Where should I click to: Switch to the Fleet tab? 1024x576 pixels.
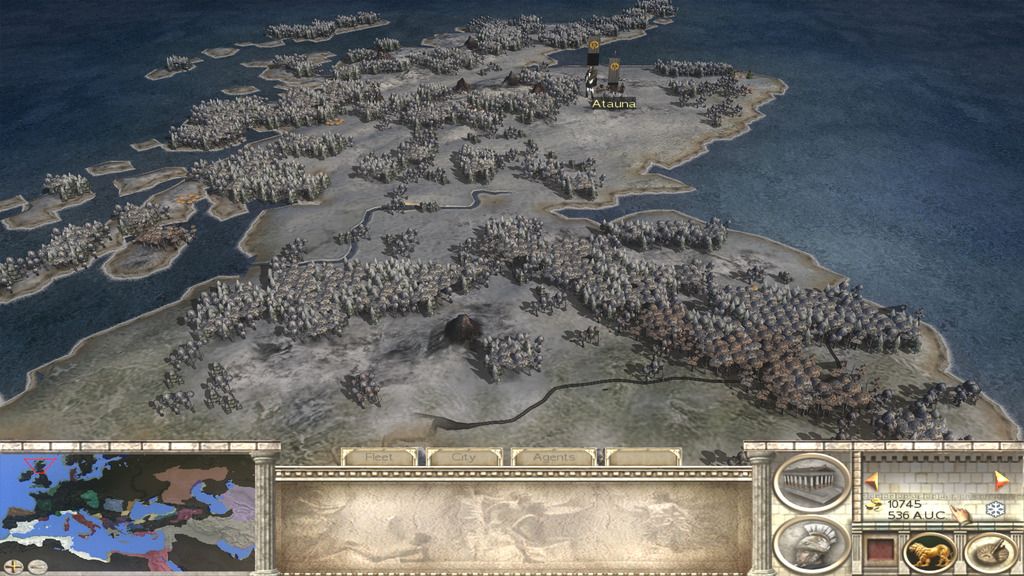379,457
